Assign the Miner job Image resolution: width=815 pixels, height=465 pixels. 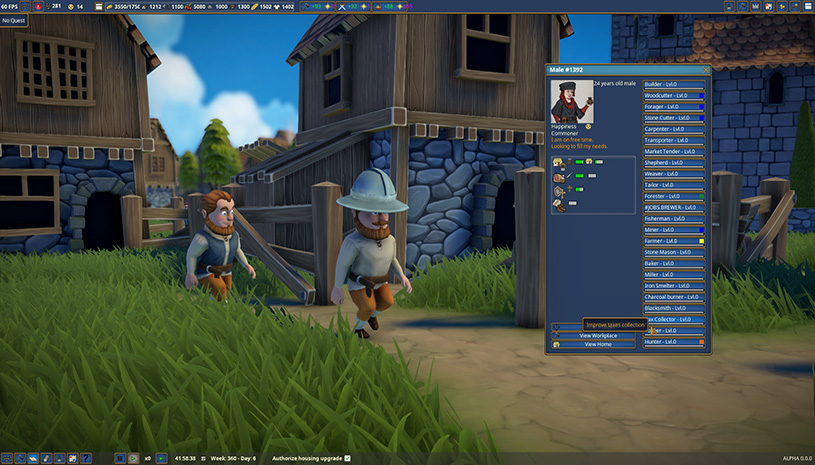tap(674, 230)
